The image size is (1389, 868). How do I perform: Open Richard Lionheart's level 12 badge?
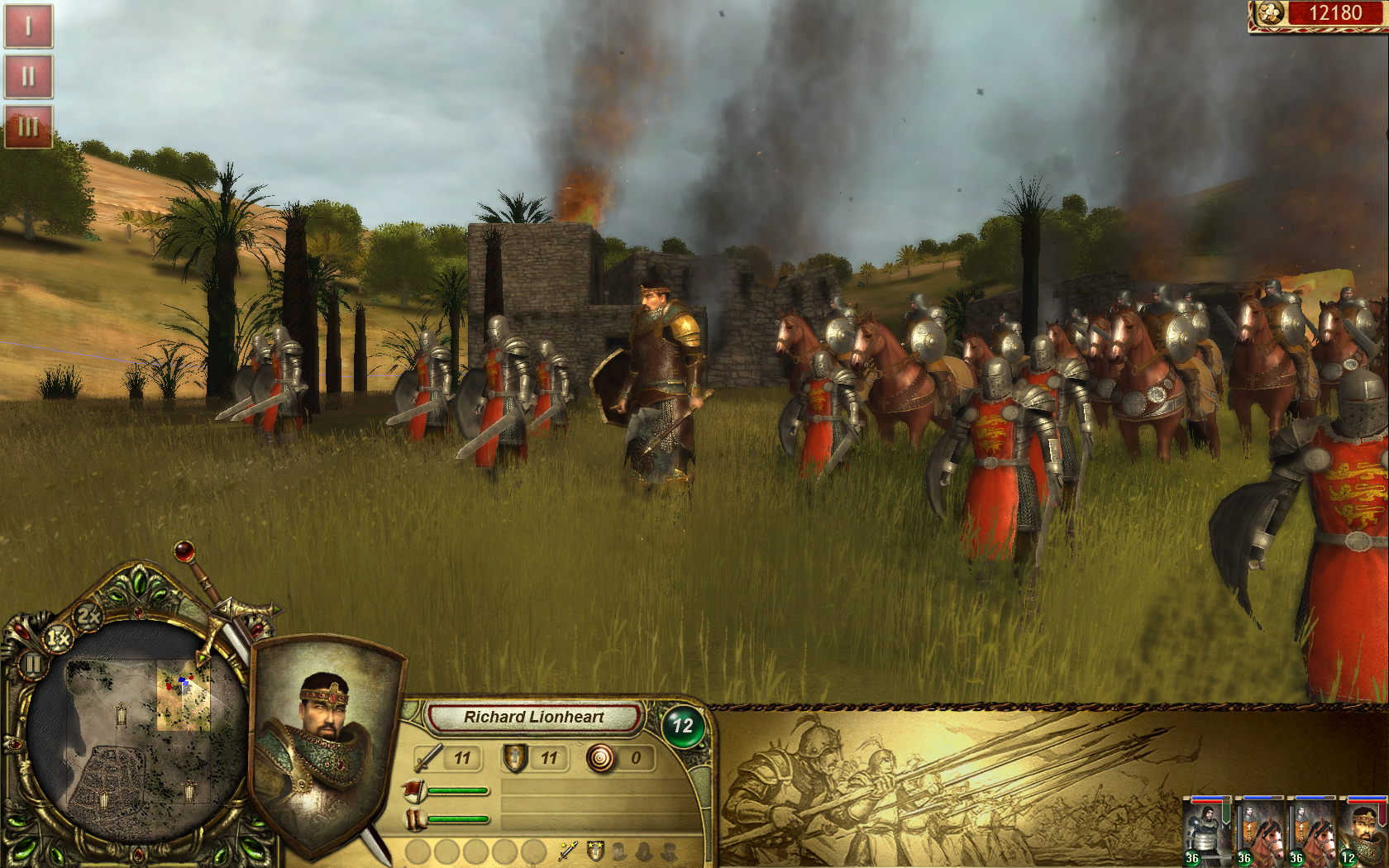[684, 724]
